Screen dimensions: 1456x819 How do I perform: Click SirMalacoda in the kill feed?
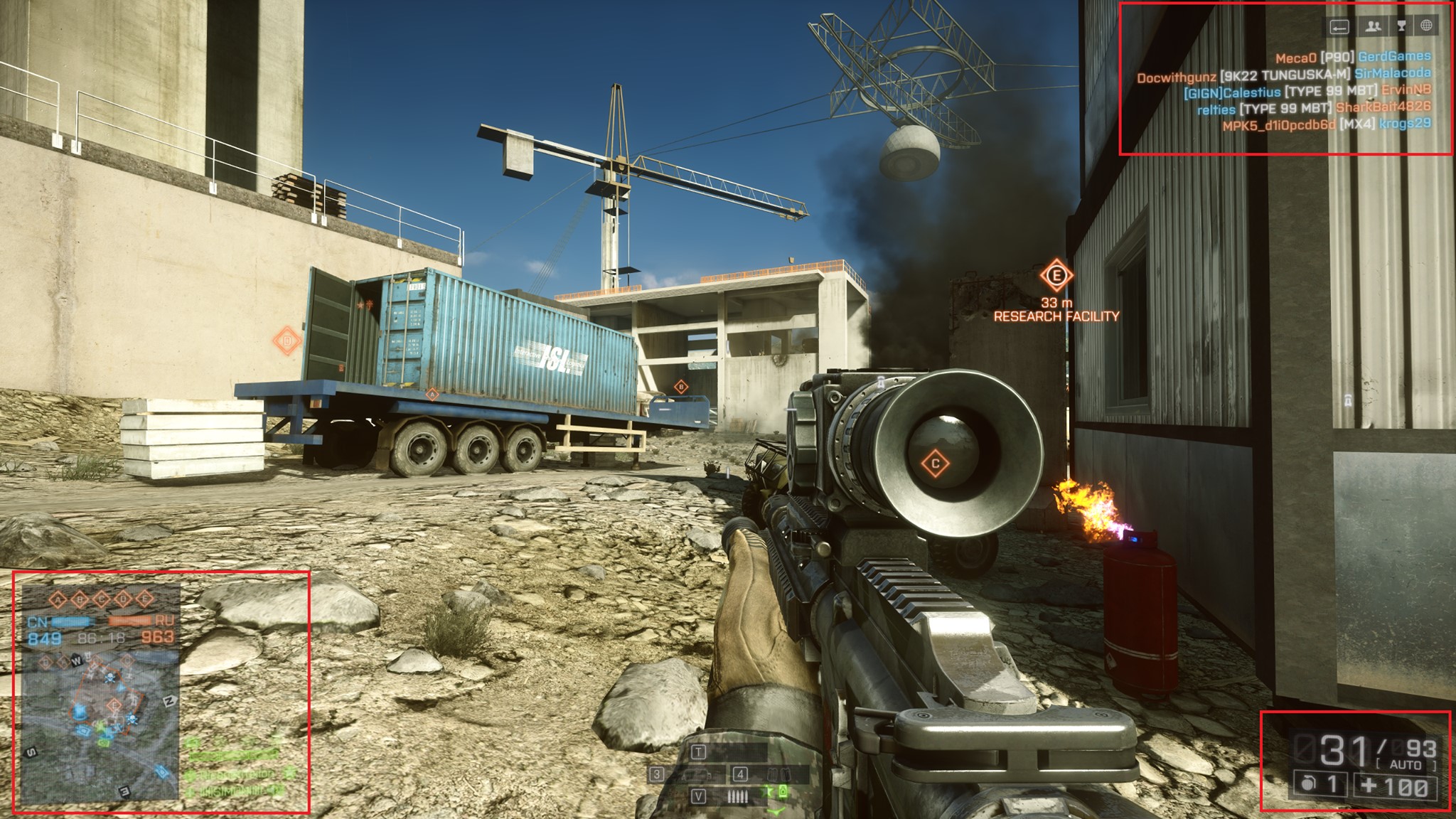click(1392, 73)
